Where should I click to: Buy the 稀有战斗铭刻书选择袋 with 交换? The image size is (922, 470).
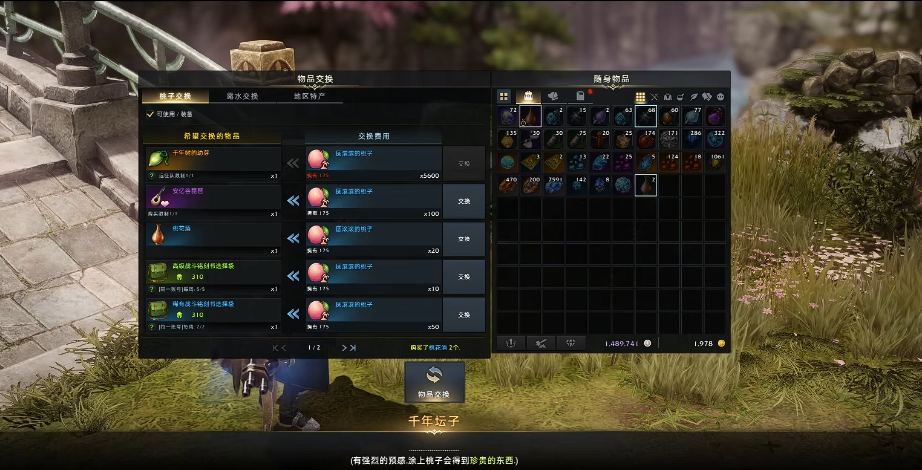point(463,314)
